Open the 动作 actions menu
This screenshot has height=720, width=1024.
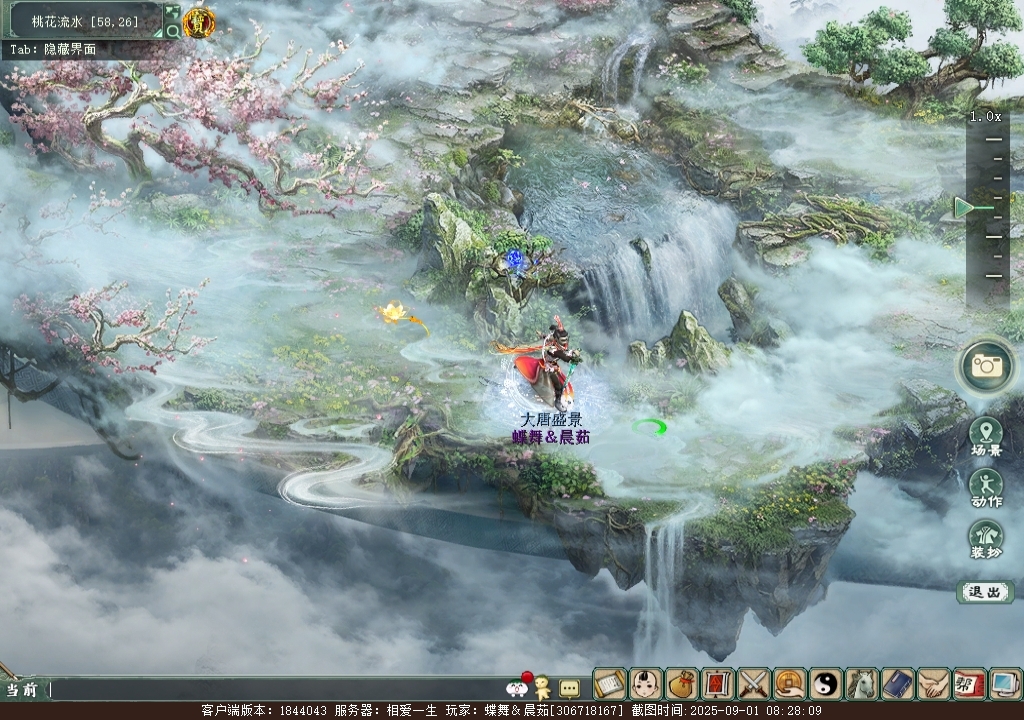point(986,487)
